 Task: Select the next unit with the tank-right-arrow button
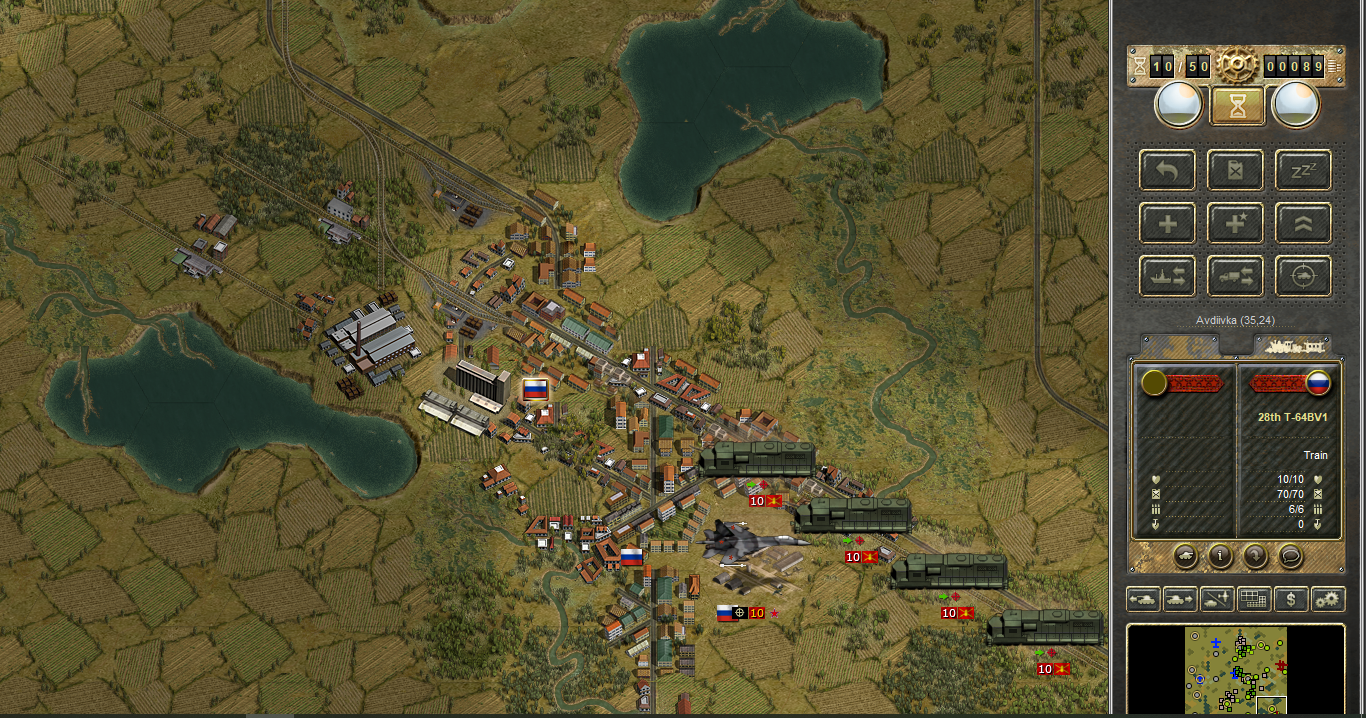coord(1180,599)
